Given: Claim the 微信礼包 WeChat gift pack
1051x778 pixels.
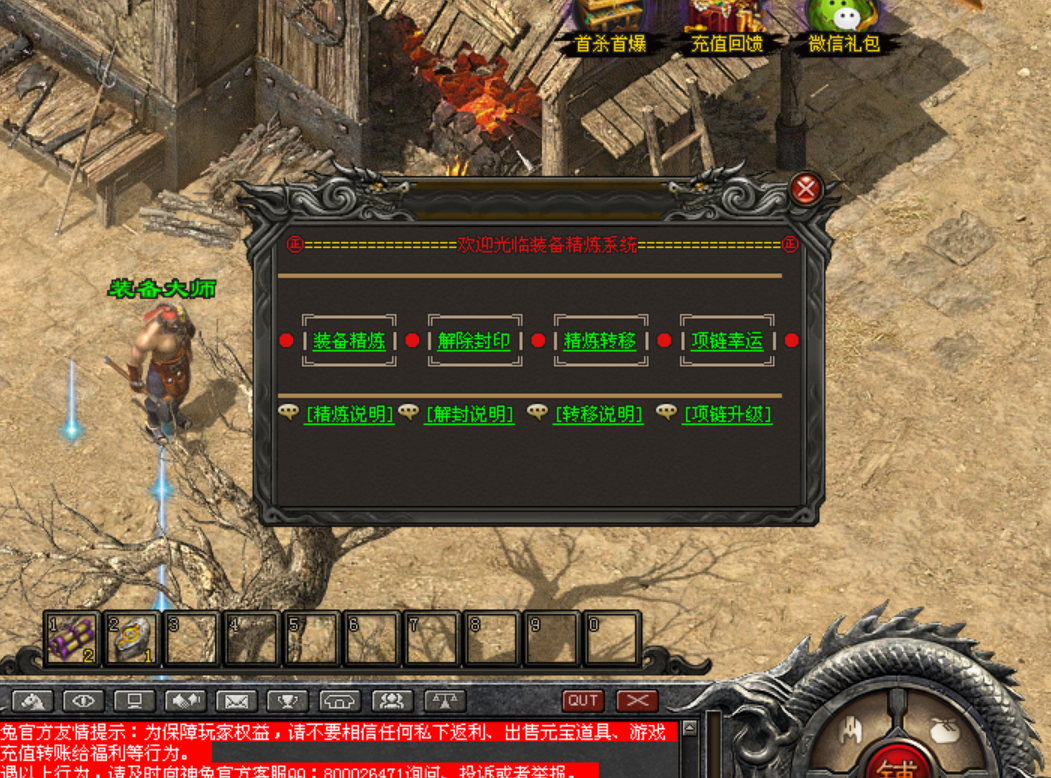Looking at the screenshot, I should coord(843,25).
